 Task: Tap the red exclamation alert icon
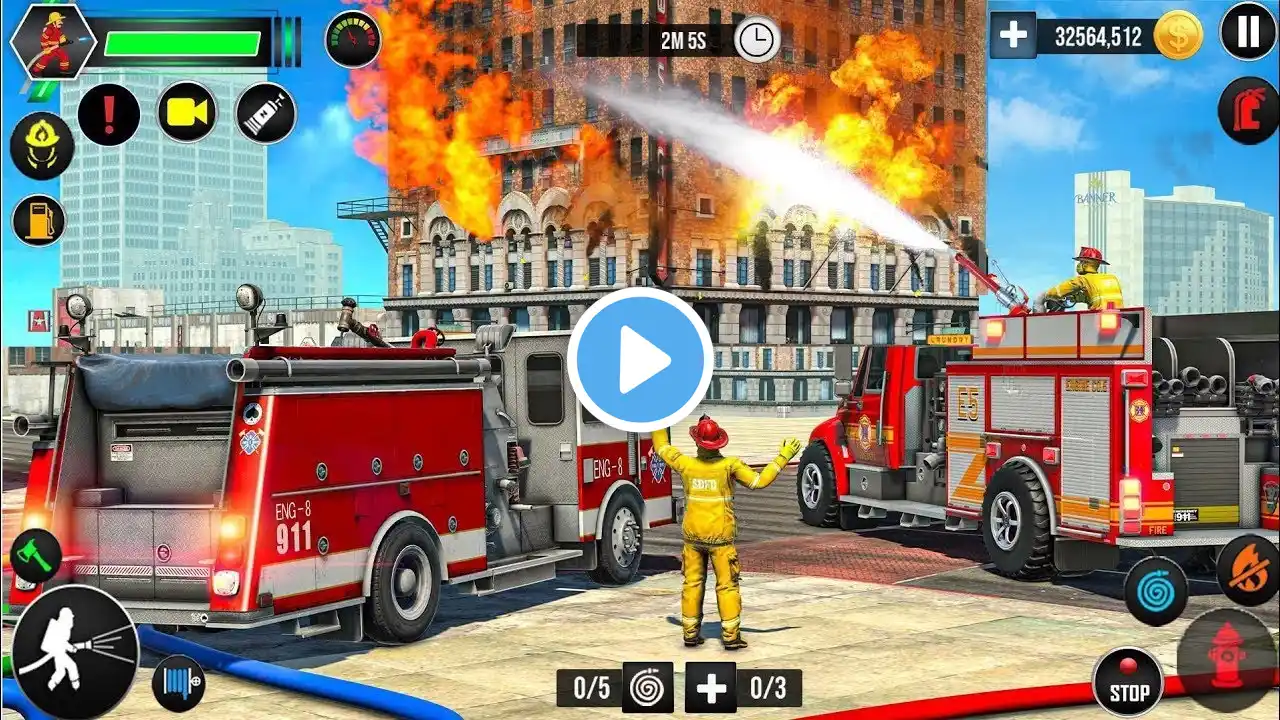tap(109, 114)
